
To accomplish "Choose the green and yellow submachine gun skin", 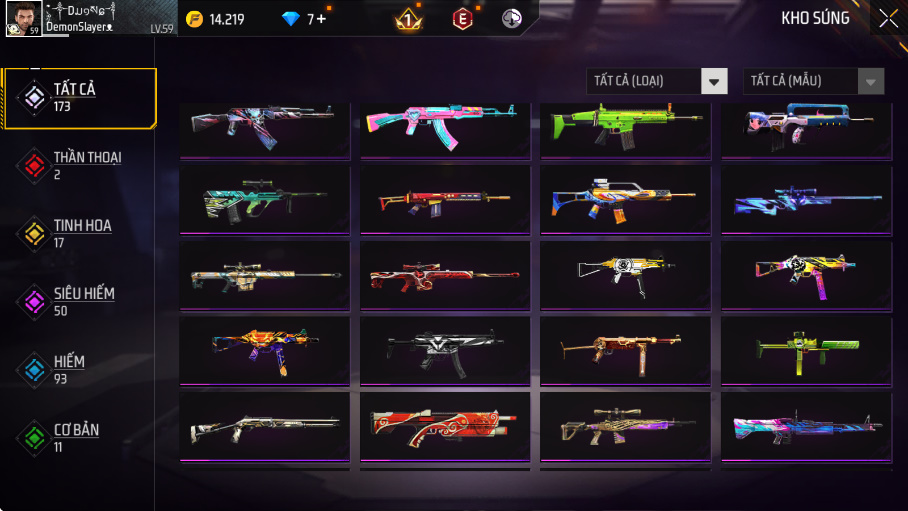I will 806,349.
